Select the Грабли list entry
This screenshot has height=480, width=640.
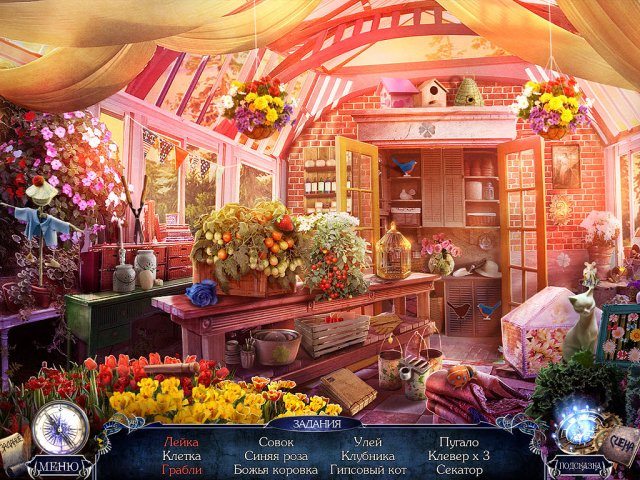[x=181, y=469]
